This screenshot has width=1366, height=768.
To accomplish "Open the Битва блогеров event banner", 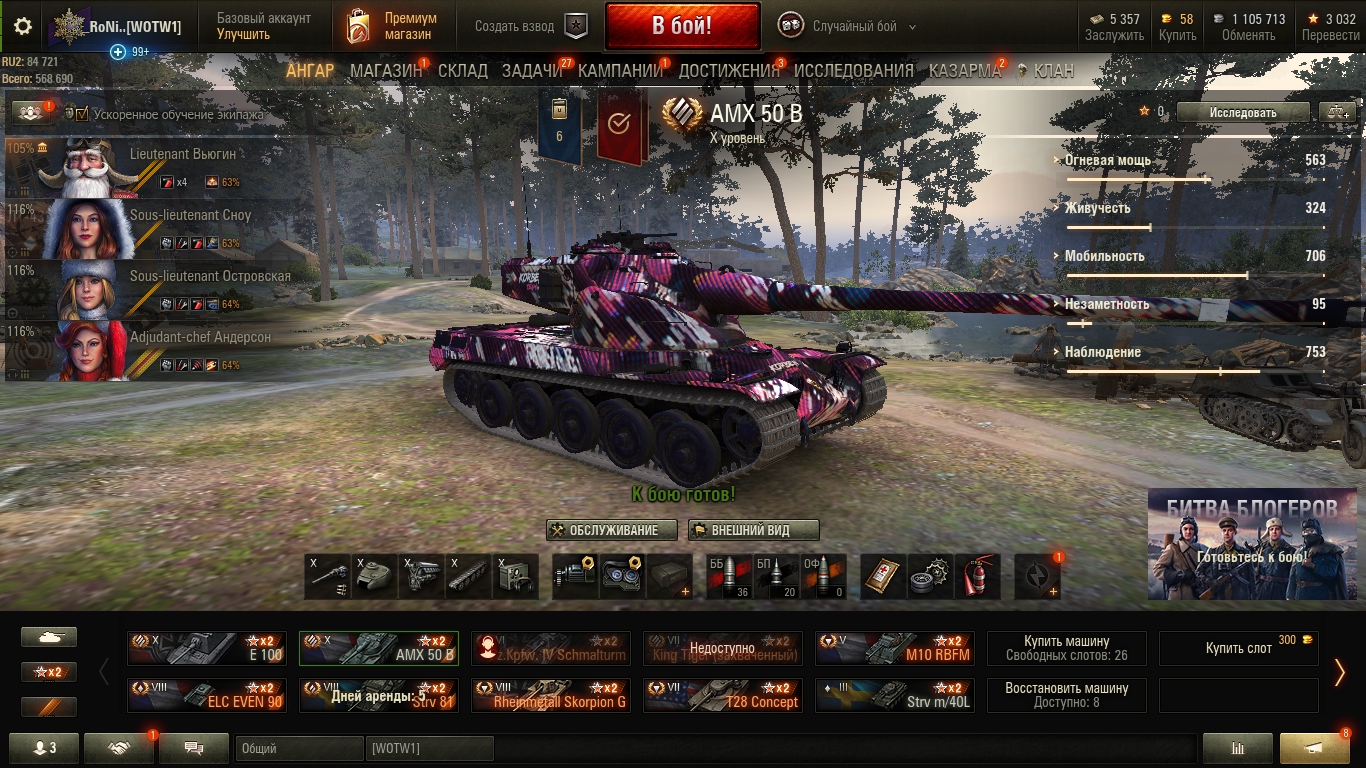I will pos(1252,545).
